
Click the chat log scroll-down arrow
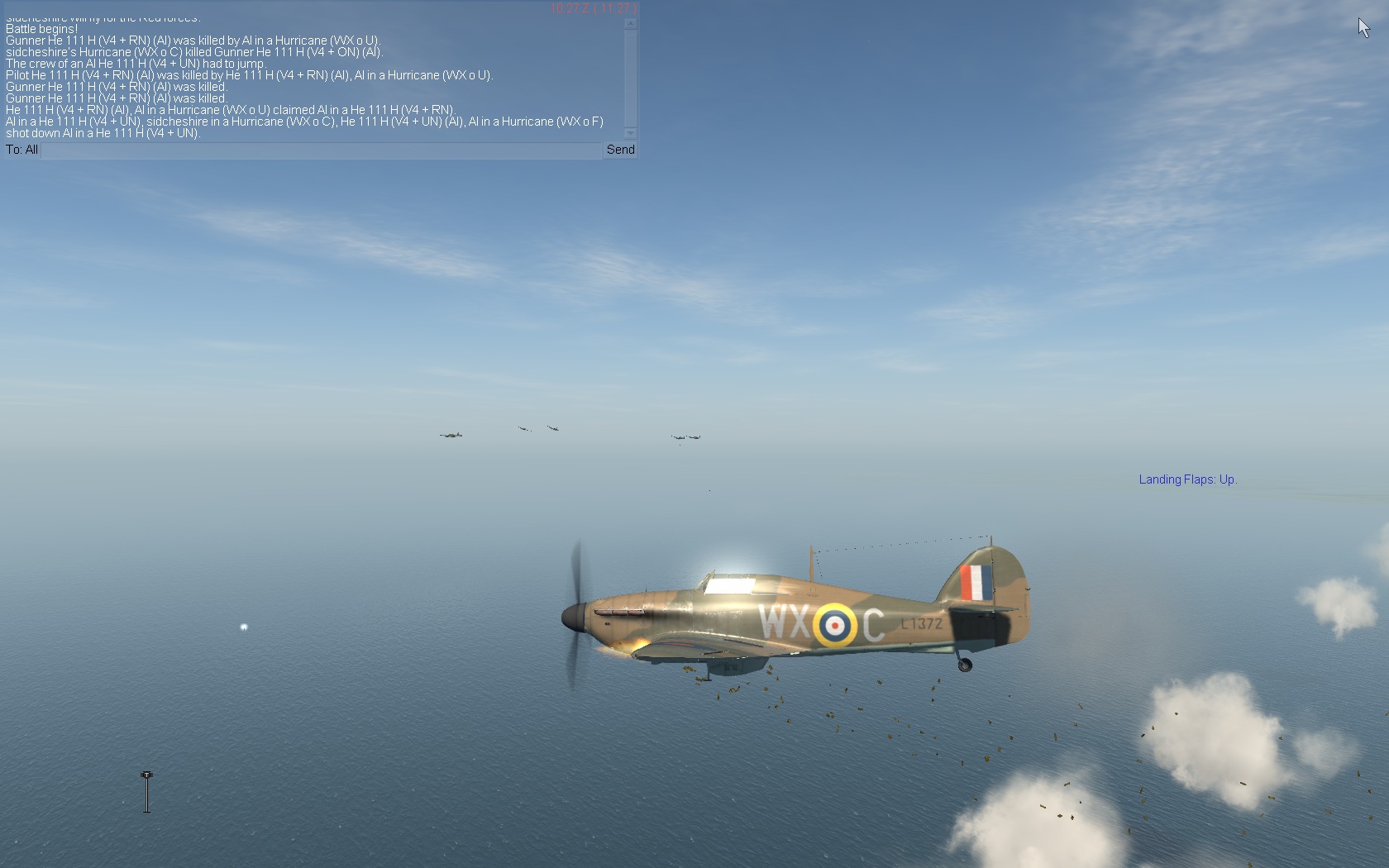pos(631,133)
